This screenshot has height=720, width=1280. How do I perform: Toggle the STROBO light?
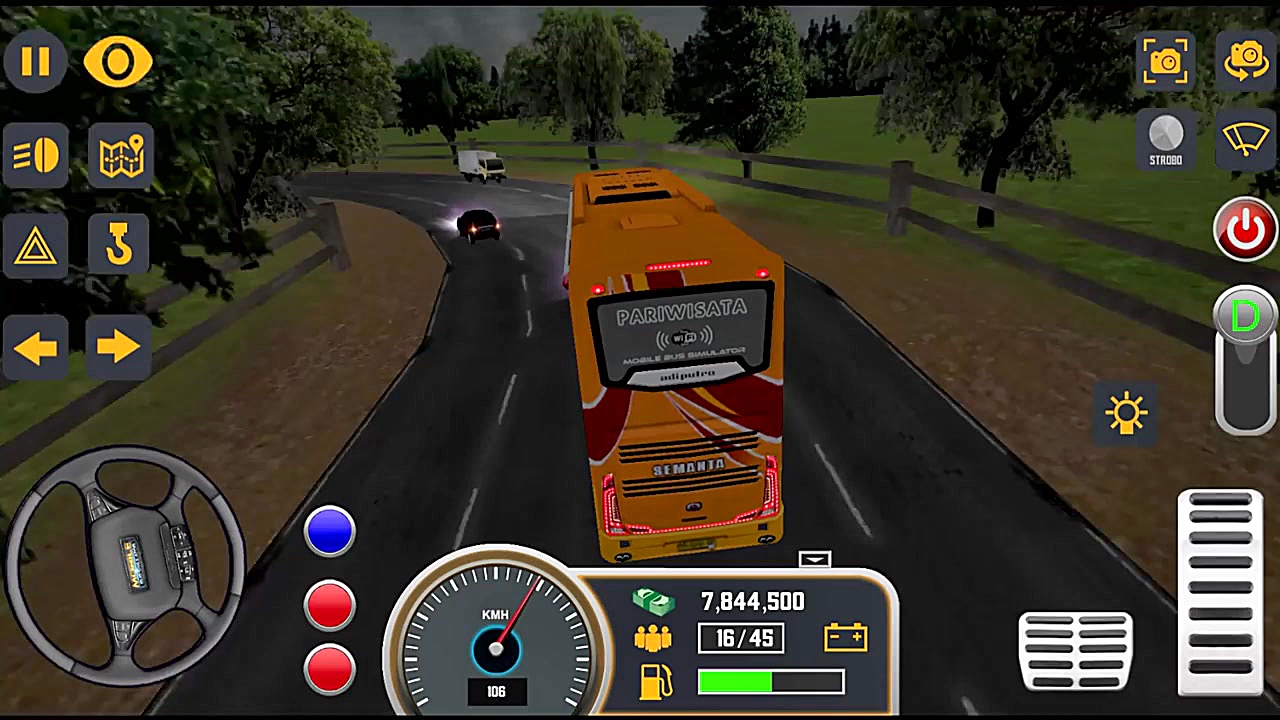(1165, 140)
